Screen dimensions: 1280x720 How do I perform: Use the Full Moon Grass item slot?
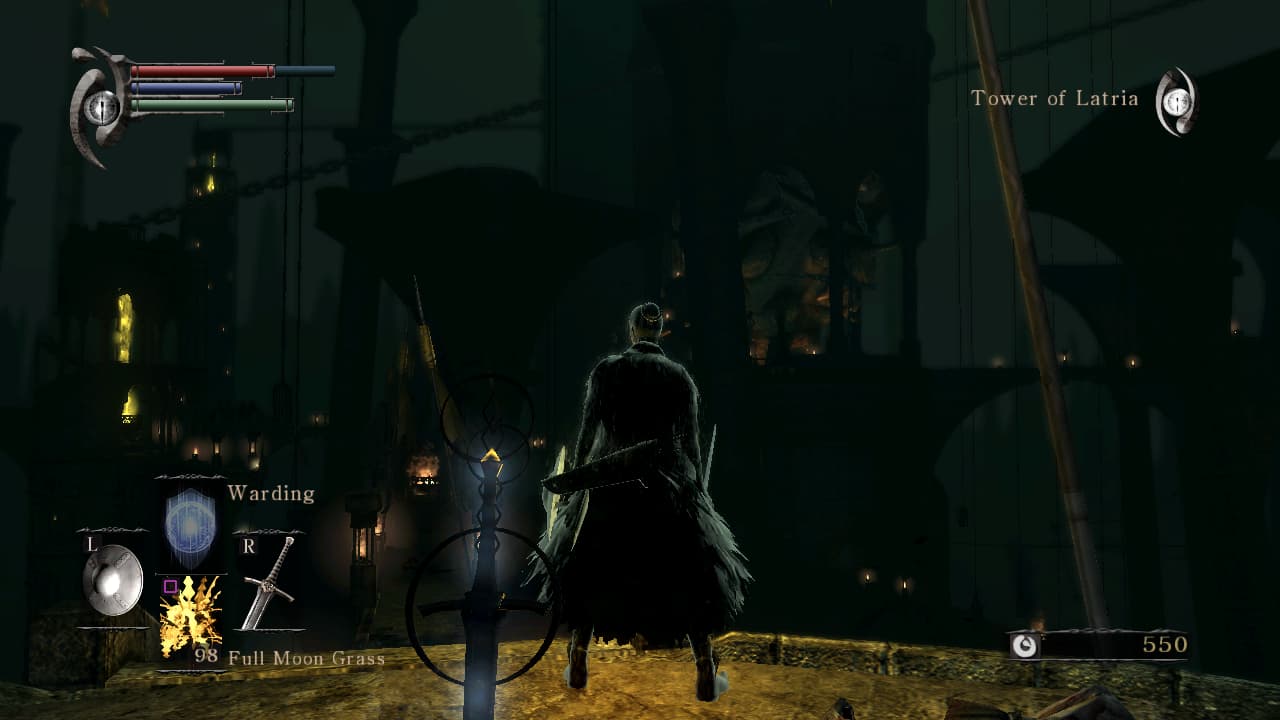point(190,615)
